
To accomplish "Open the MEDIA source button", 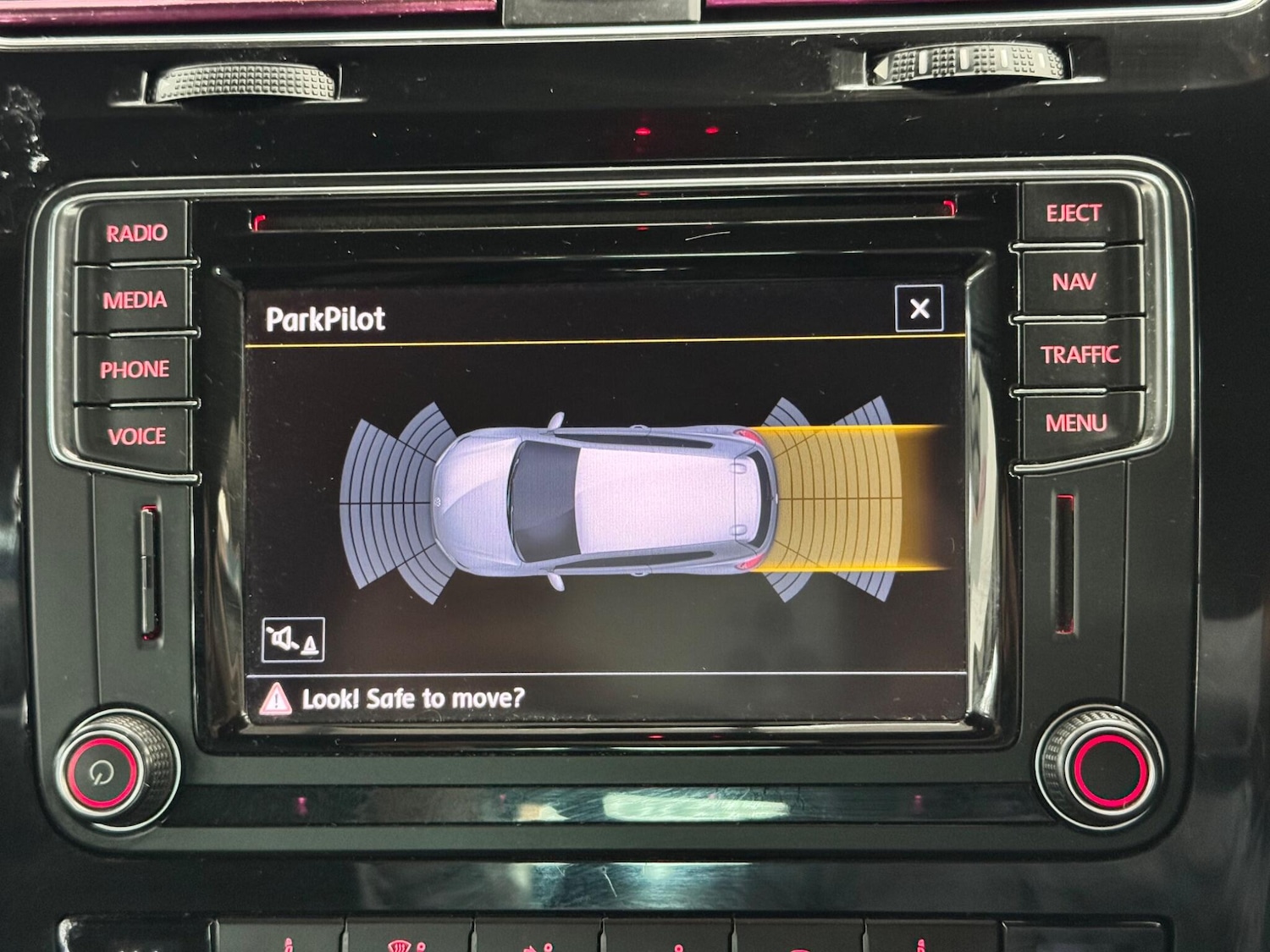I will point(135,300).
